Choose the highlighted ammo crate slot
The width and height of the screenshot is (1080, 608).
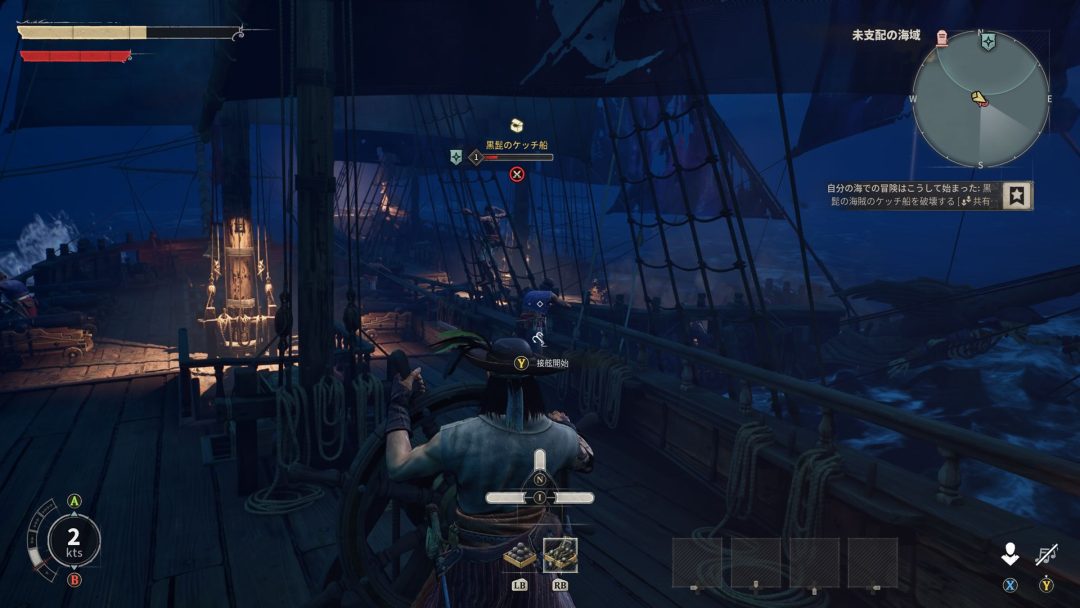(560, 555)
